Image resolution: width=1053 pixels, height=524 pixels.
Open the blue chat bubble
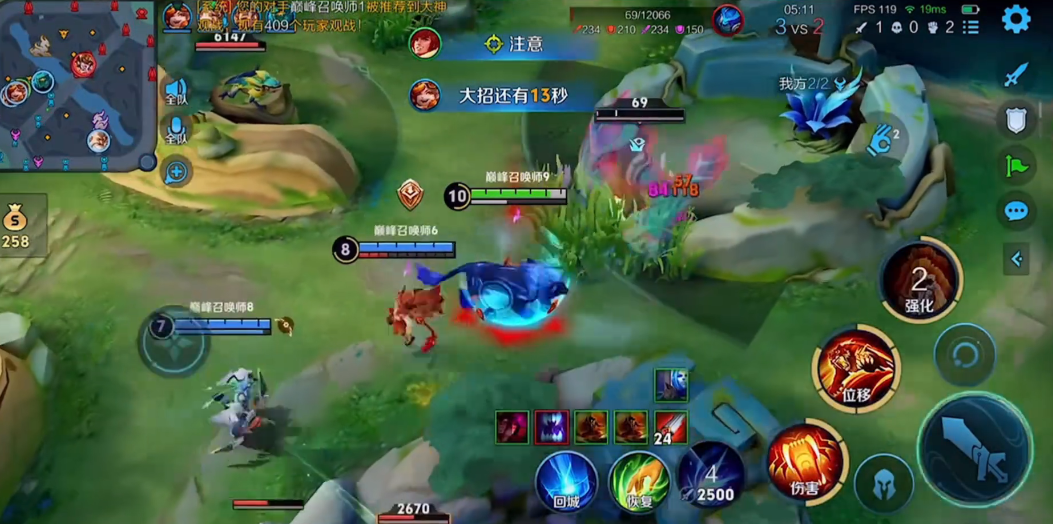1016,211
